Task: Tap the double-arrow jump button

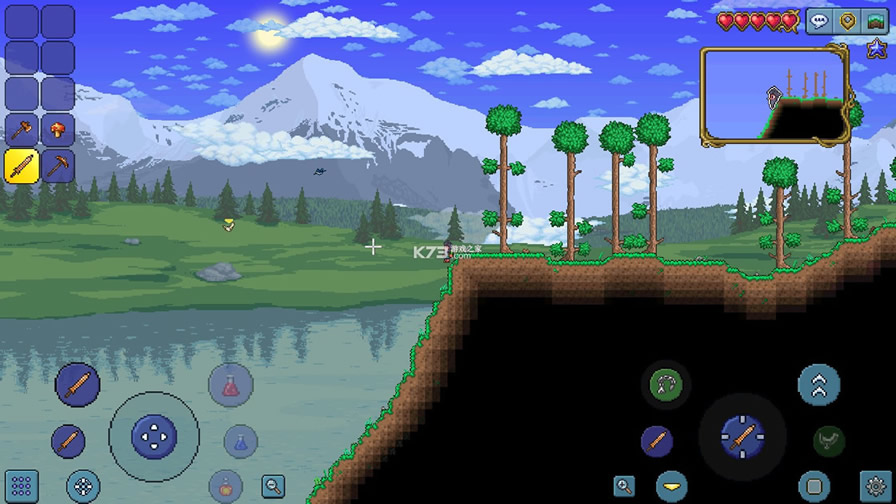Action: click(819, 385)
